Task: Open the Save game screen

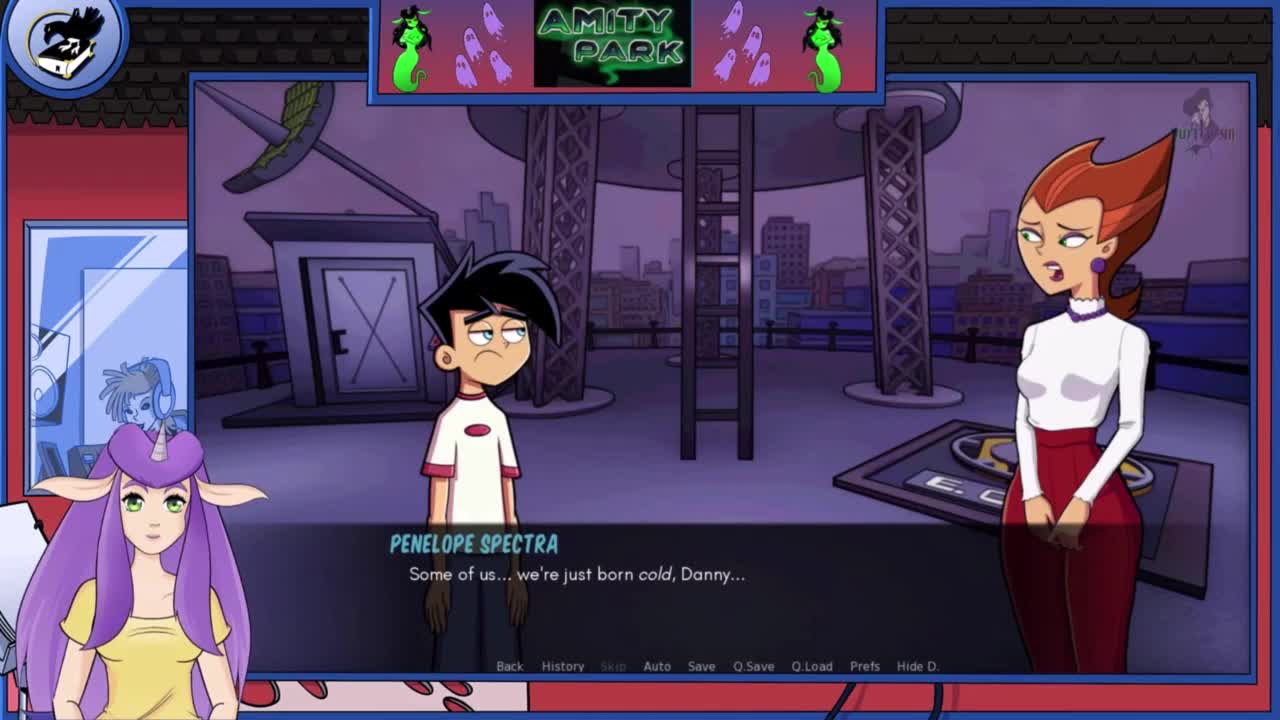Action: click(701, 666)
